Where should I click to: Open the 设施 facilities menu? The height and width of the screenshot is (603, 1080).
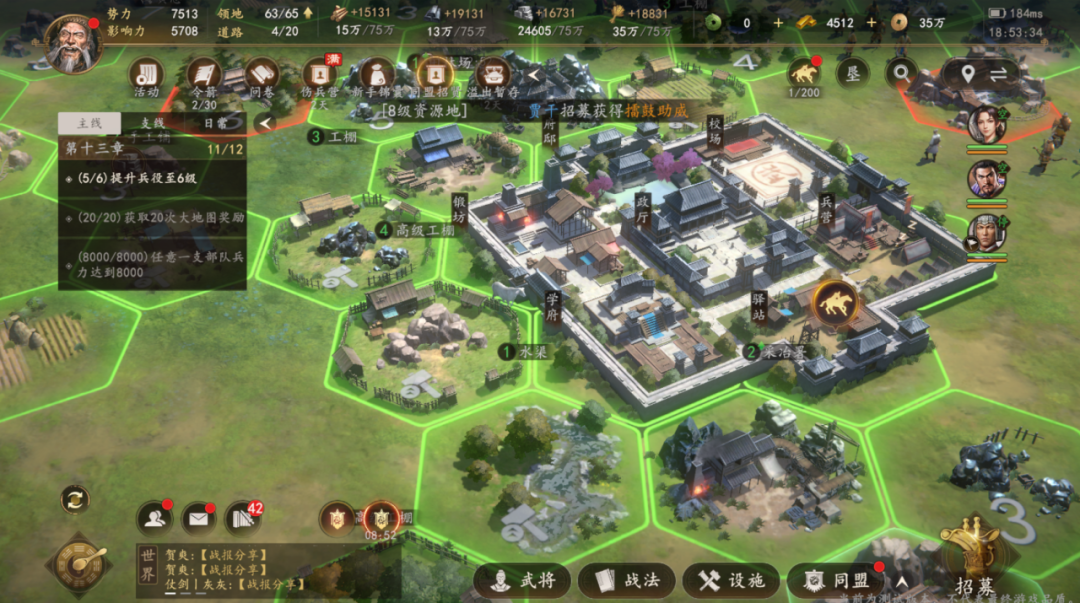731,581
